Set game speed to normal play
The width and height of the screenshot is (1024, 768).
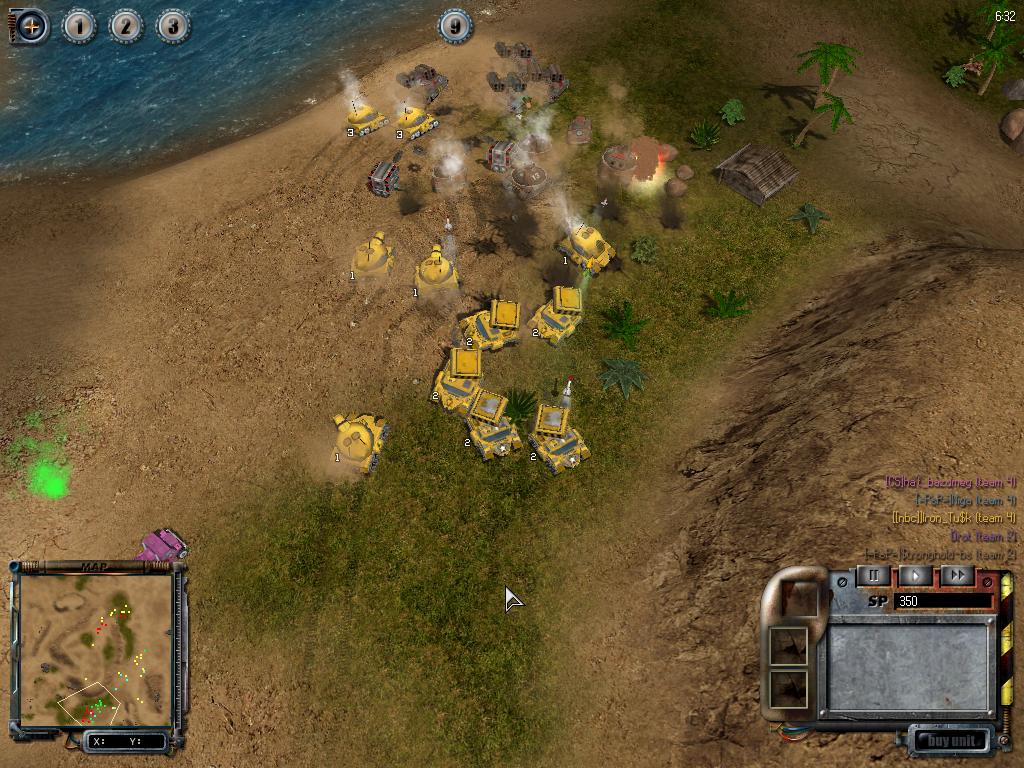click(915, 576)
